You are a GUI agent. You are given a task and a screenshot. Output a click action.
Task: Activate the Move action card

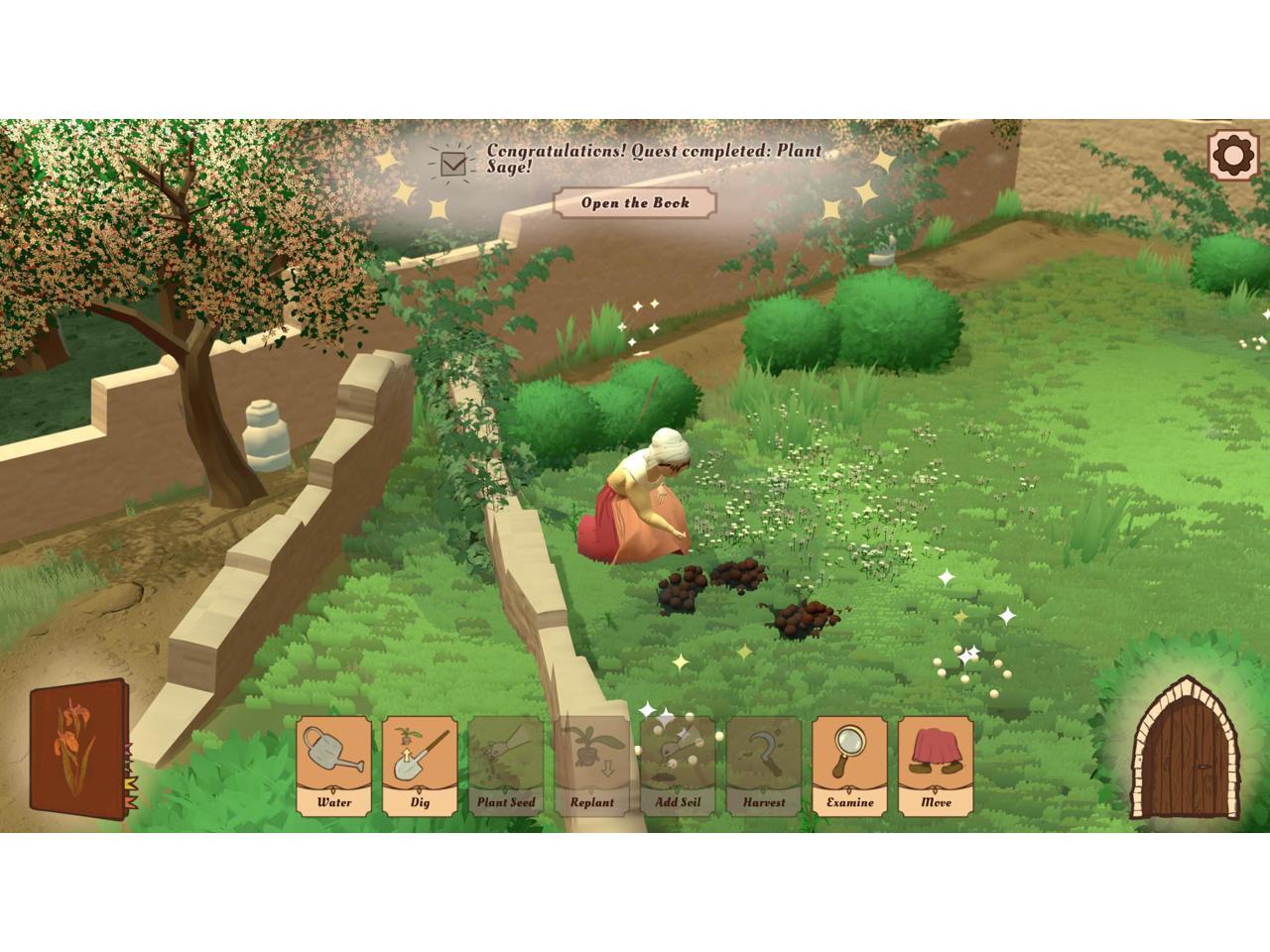pos(936,766)
